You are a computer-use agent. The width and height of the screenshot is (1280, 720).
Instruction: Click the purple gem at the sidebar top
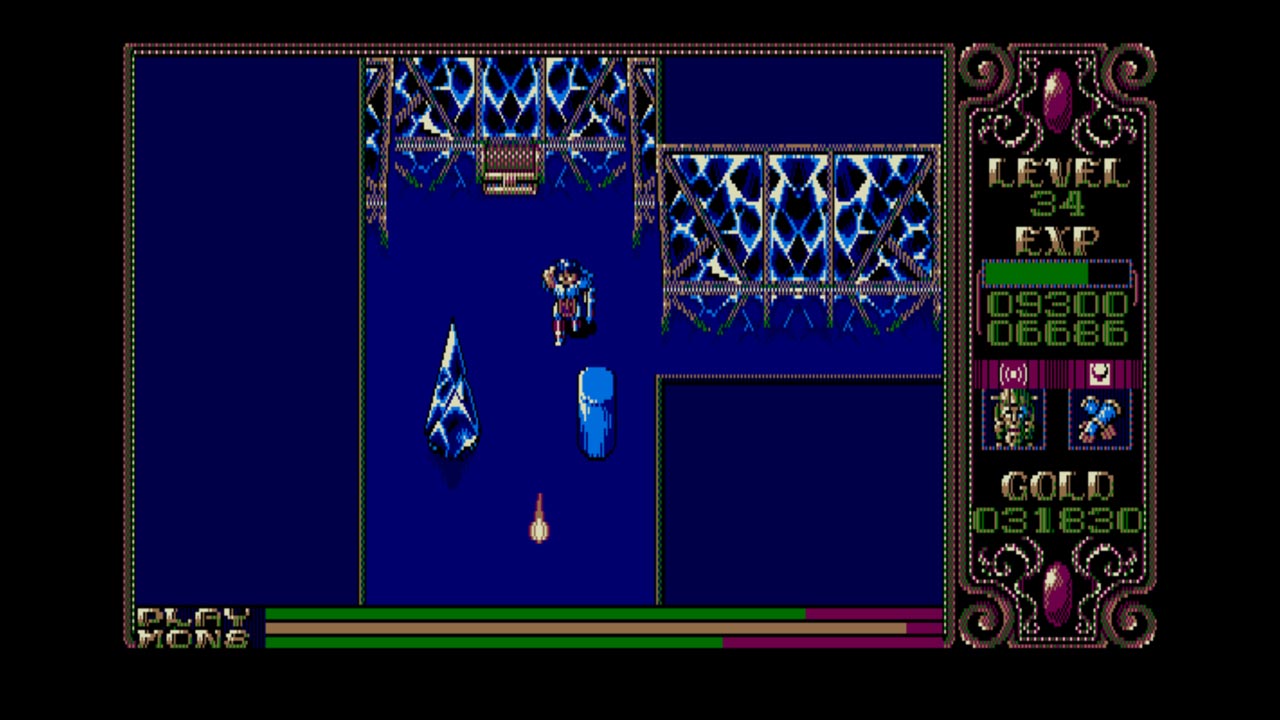click(1057, 93)
